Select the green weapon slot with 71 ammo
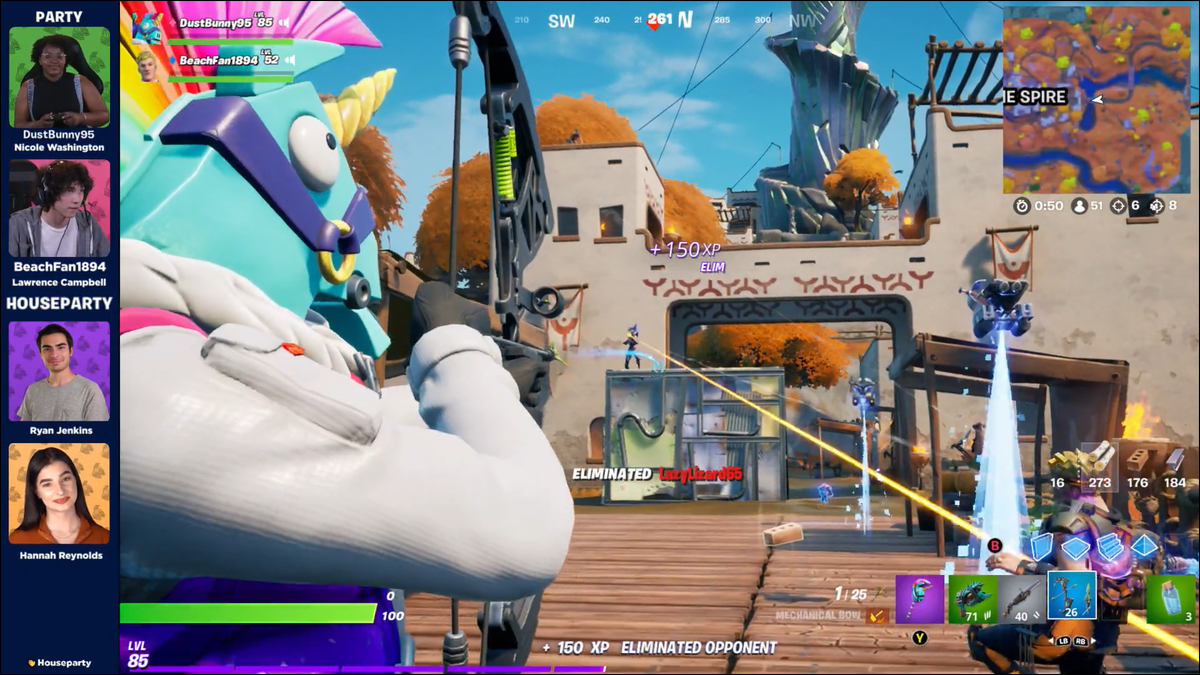 [x=970, y=599]
